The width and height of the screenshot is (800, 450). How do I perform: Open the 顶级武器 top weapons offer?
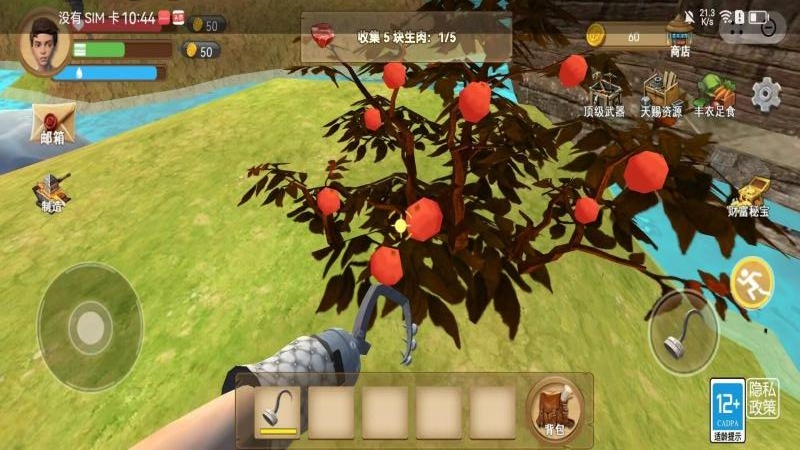click(603, 95)
